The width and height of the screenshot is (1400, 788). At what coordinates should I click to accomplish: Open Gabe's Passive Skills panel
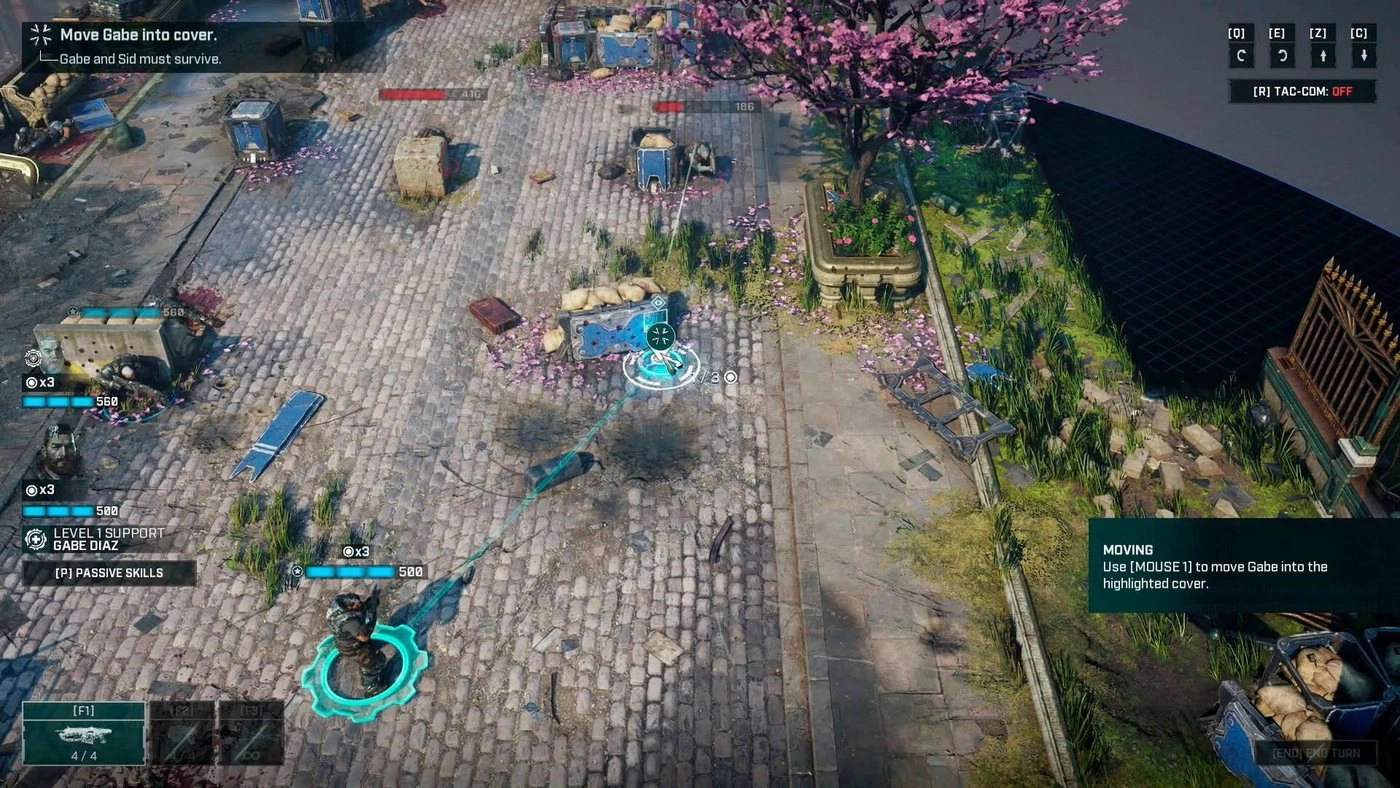click(x=110, y=572)
